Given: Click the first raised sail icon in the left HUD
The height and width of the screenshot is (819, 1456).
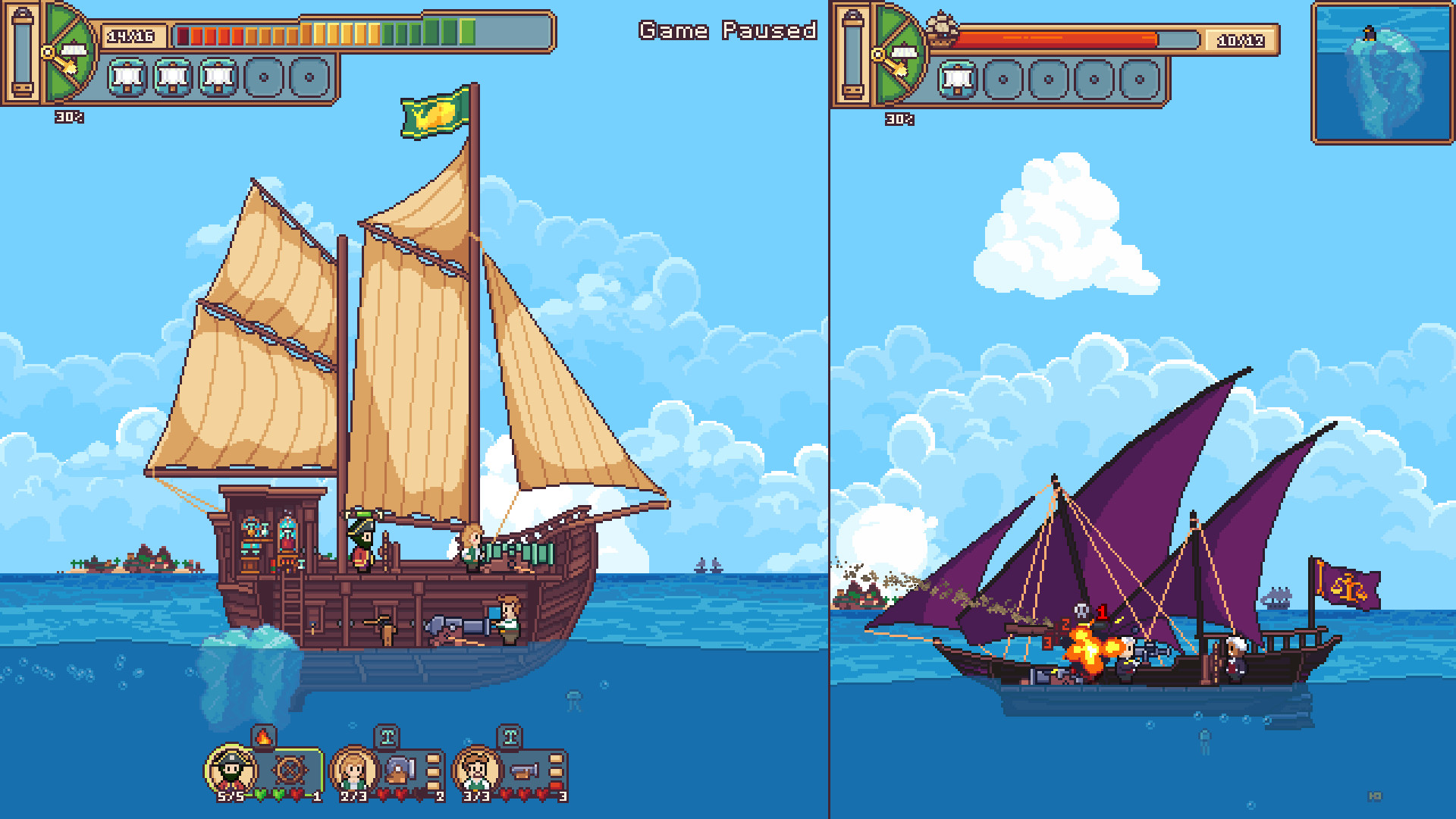Looking at the screenshot, I should [126, 77].
